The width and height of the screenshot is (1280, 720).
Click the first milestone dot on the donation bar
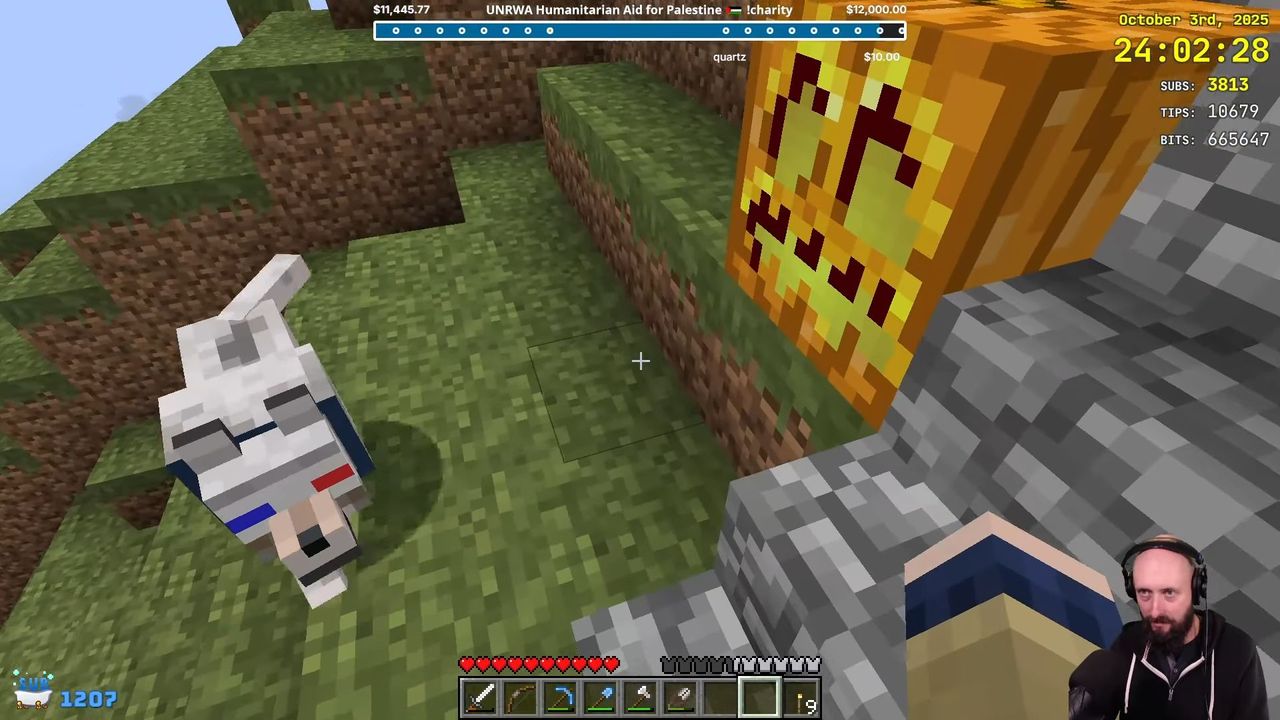(396, 31)
